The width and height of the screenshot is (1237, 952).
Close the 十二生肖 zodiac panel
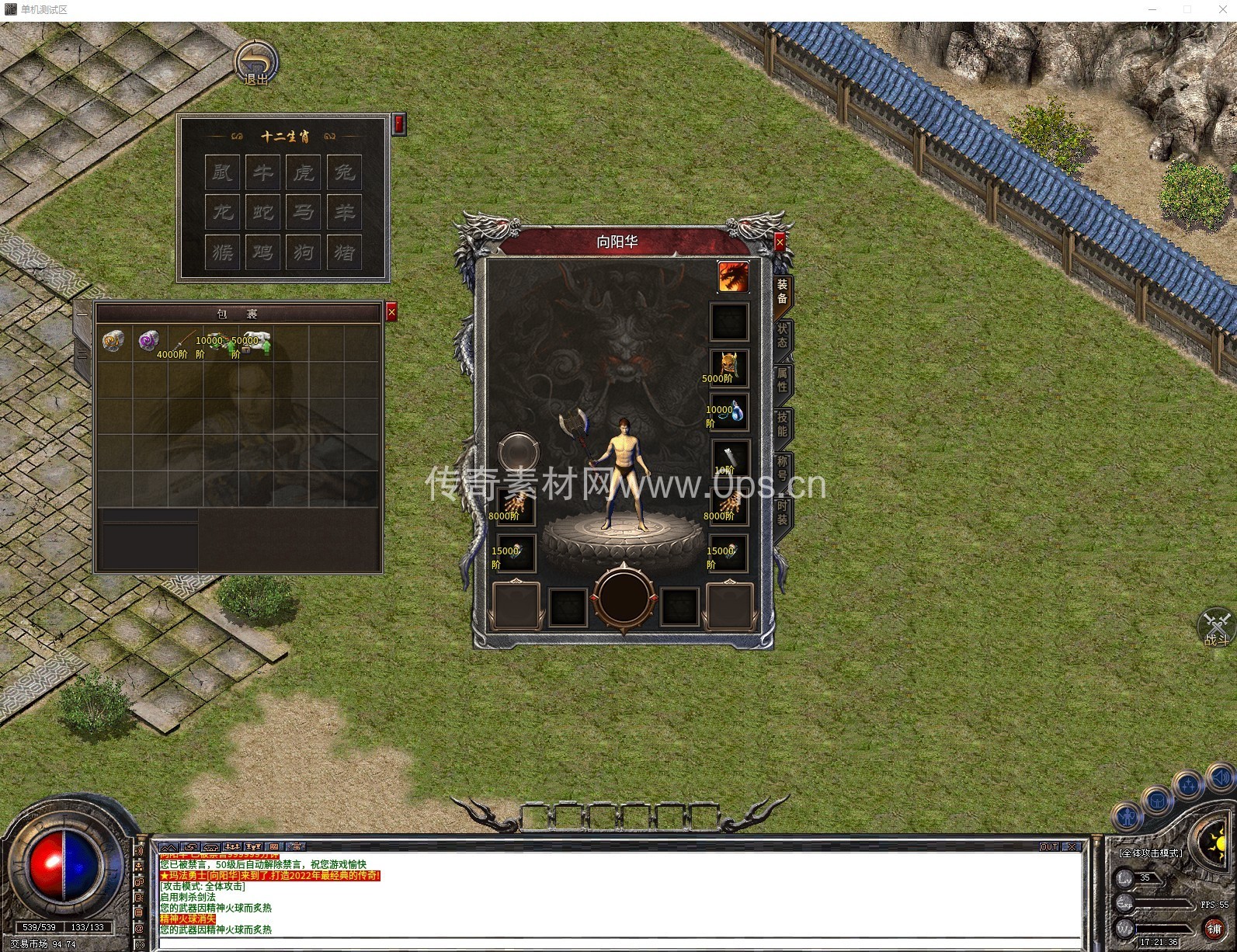(399, 123)
